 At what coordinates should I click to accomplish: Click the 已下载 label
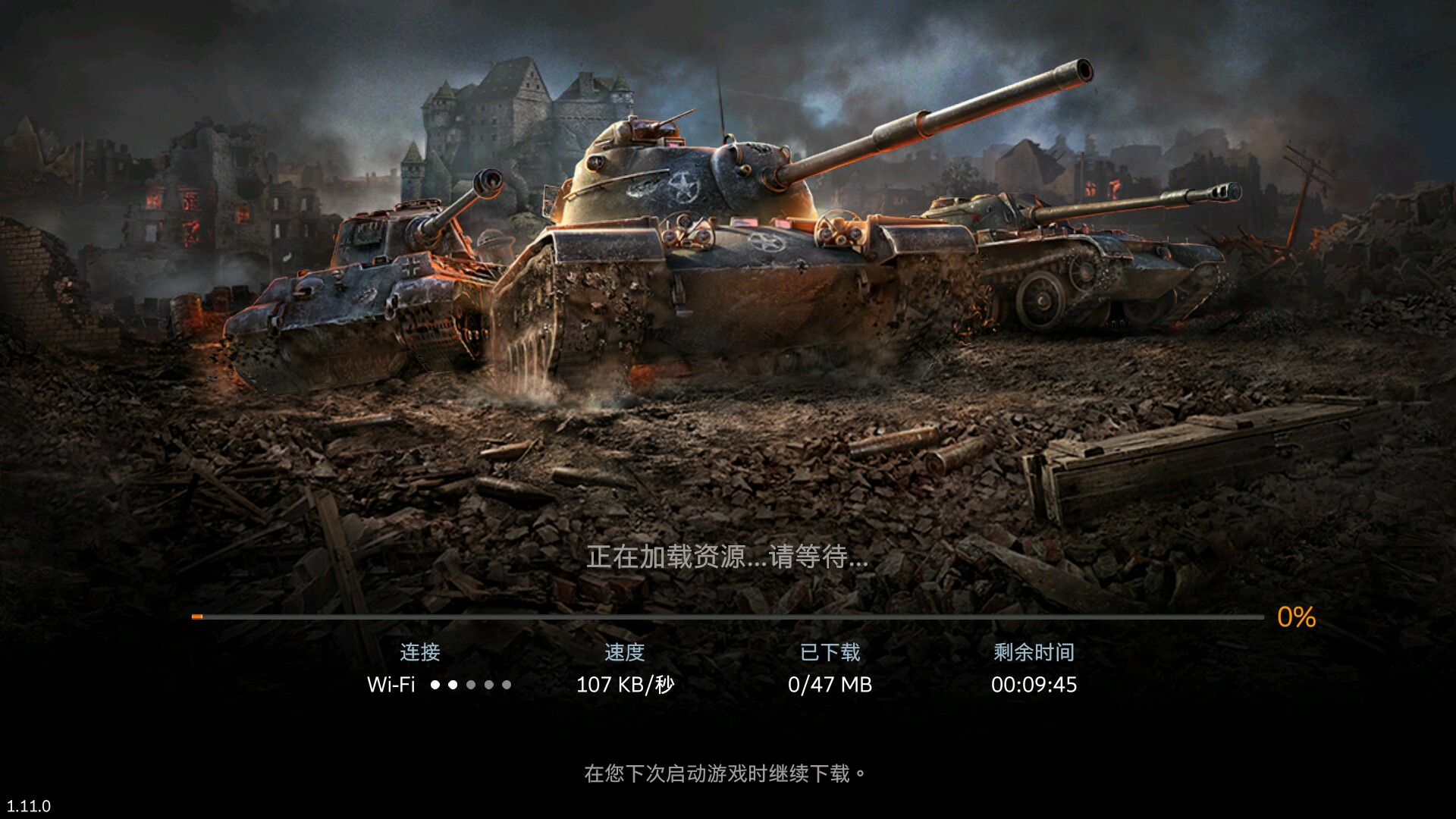point(831,652)
